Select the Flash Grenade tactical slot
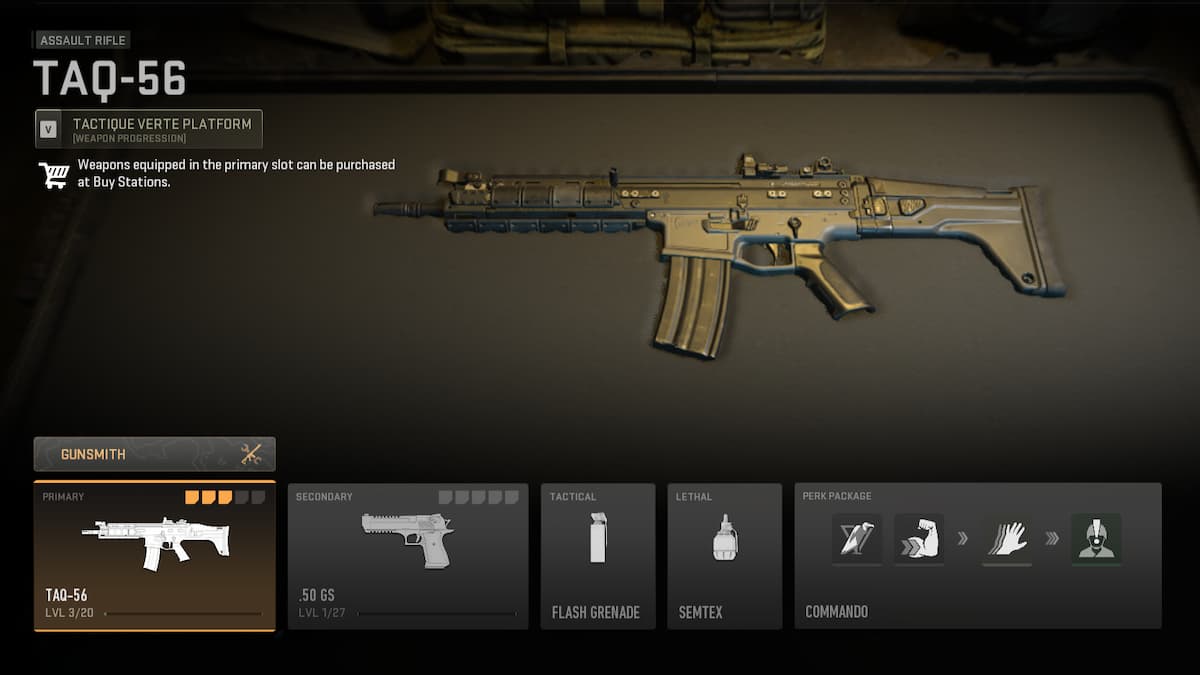The image size is (1200, 675). tap(598, 556)
